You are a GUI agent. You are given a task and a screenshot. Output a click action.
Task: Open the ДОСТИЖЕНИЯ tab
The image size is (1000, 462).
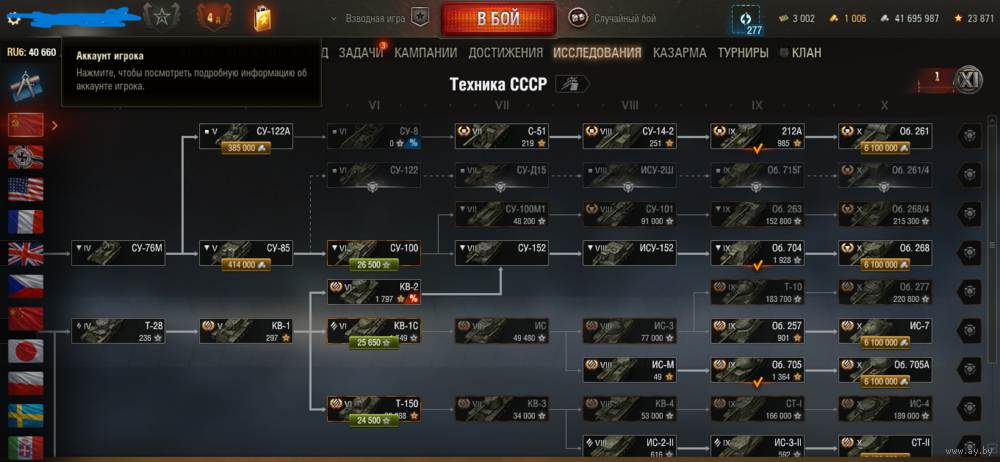tap(505, 52)
